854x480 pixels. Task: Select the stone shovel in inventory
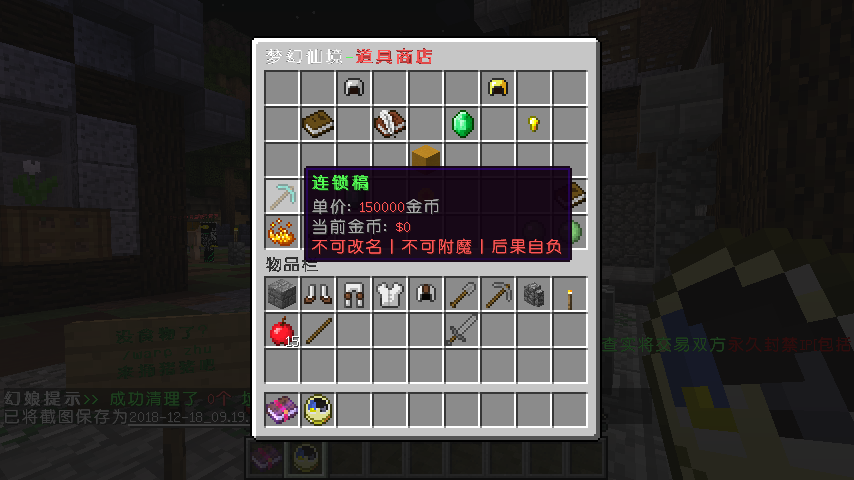tap(462, 295)
